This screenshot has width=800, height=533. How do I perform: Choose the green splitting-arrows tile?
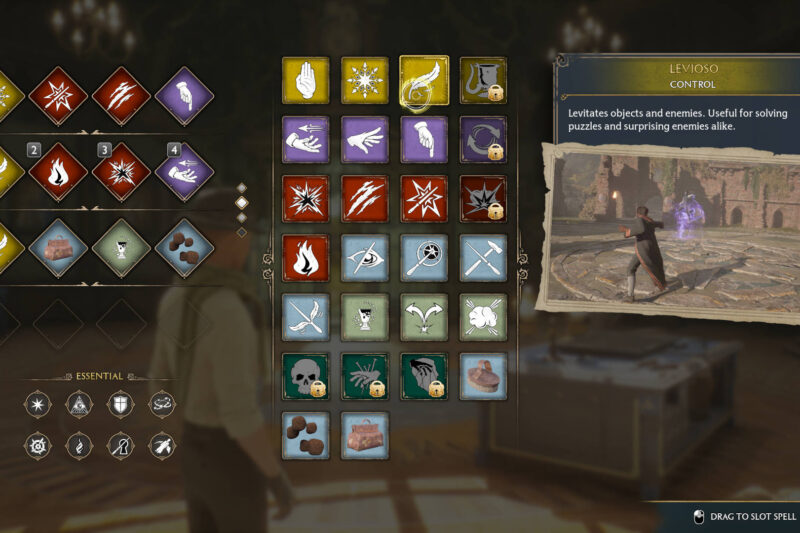point(424,317)
